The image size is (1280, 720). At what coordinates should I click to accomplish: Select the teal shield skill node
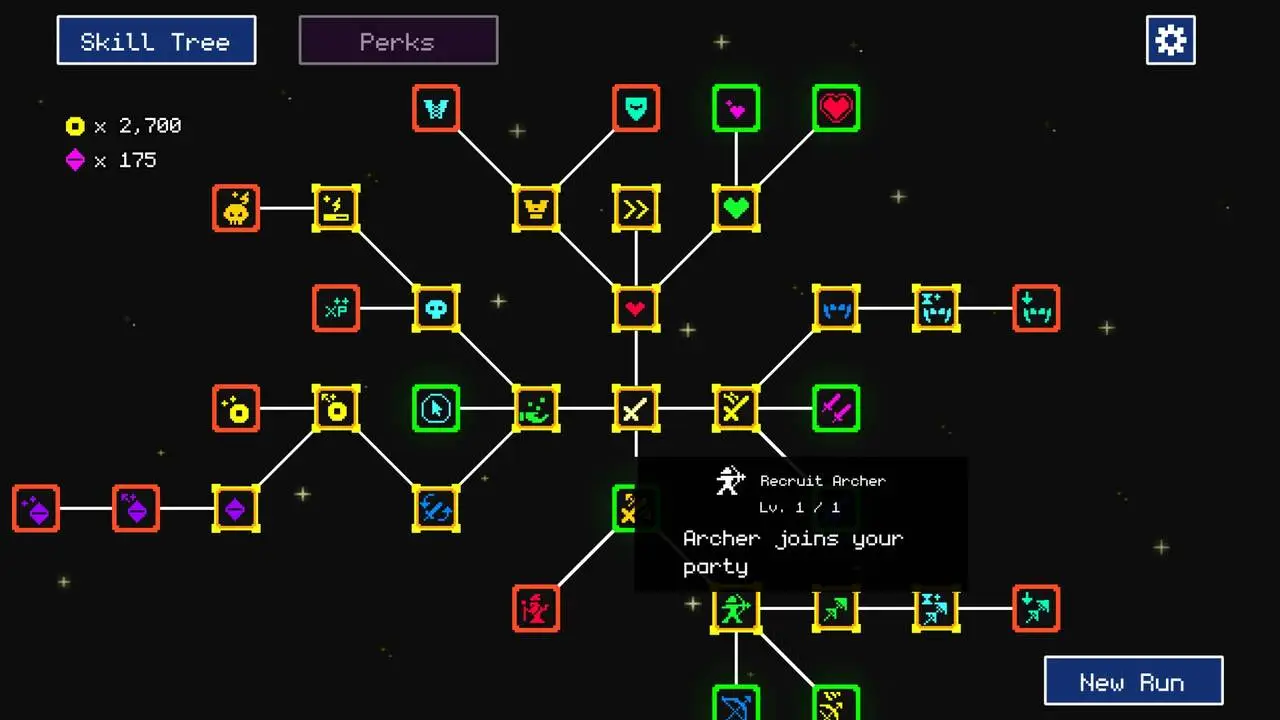click(636, 108)
